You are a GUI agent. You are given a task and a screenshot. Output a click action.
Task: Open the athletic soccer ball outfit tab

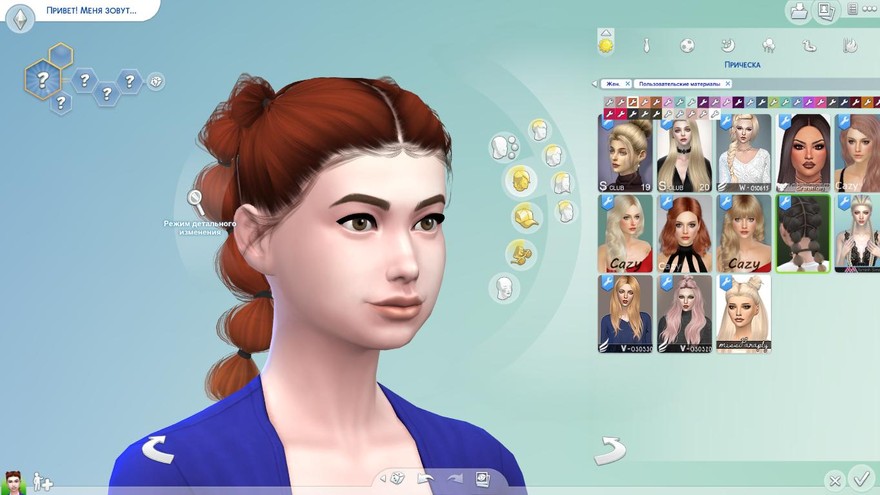click(688, 45)
